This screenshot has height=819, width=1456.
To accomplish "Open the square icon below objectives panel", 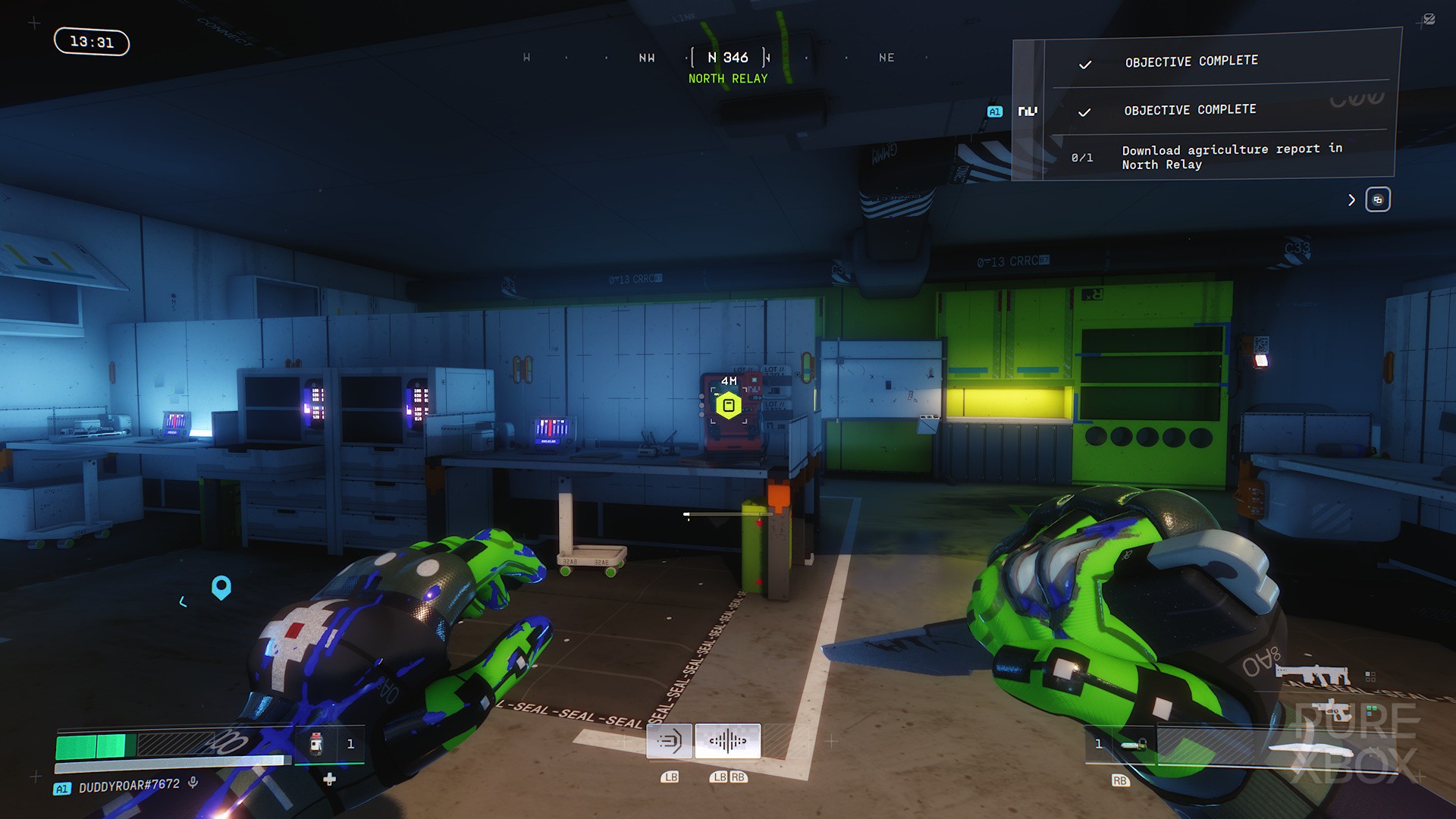I will [1377, 200].
